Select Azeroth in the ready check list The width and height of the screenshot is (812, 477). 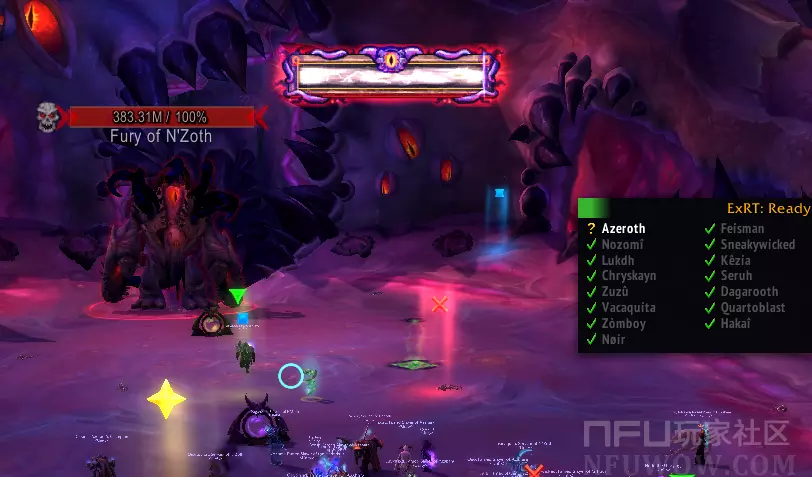(623, 229)
